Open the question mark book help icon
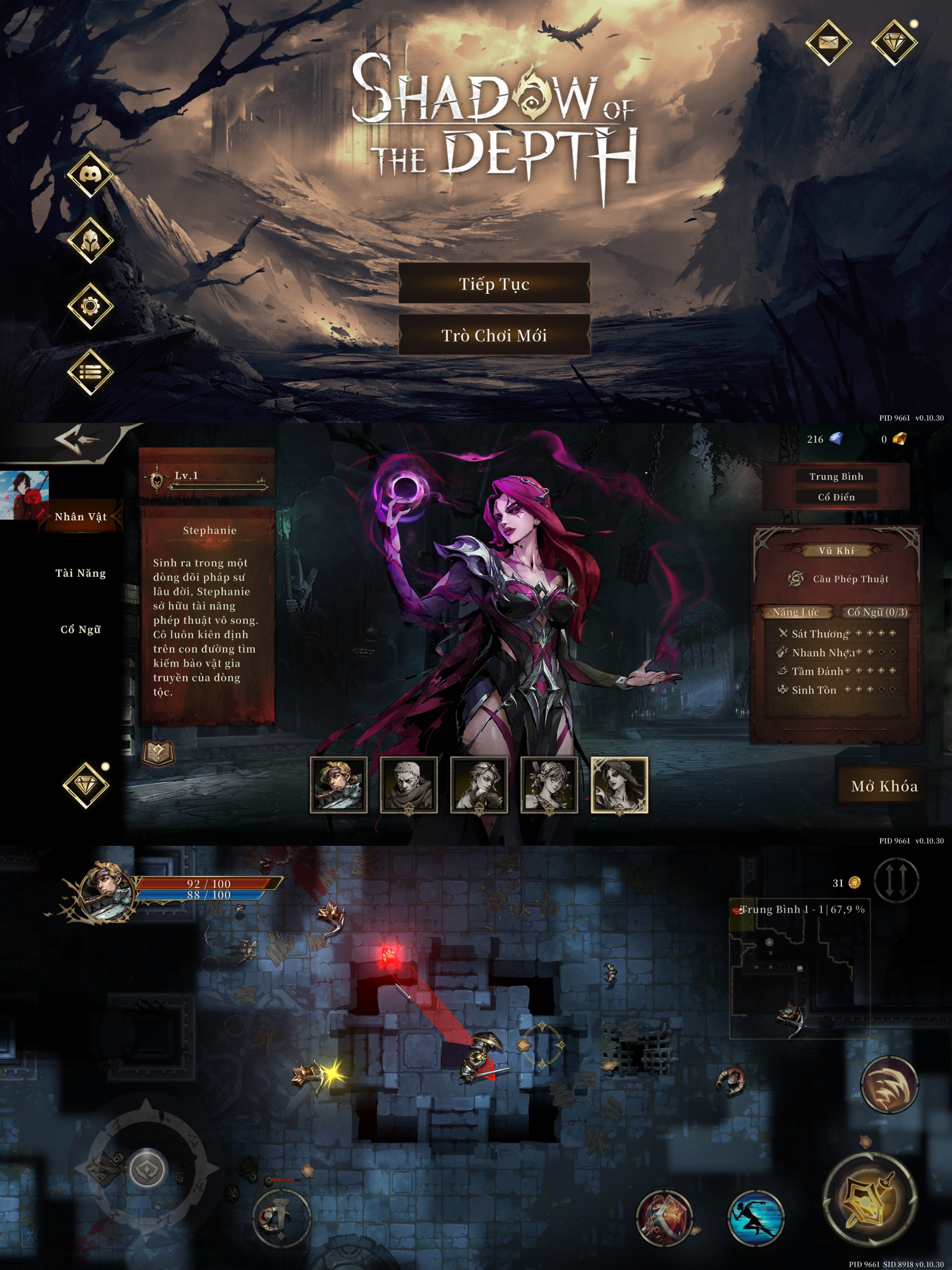 [x=158, y=752]
